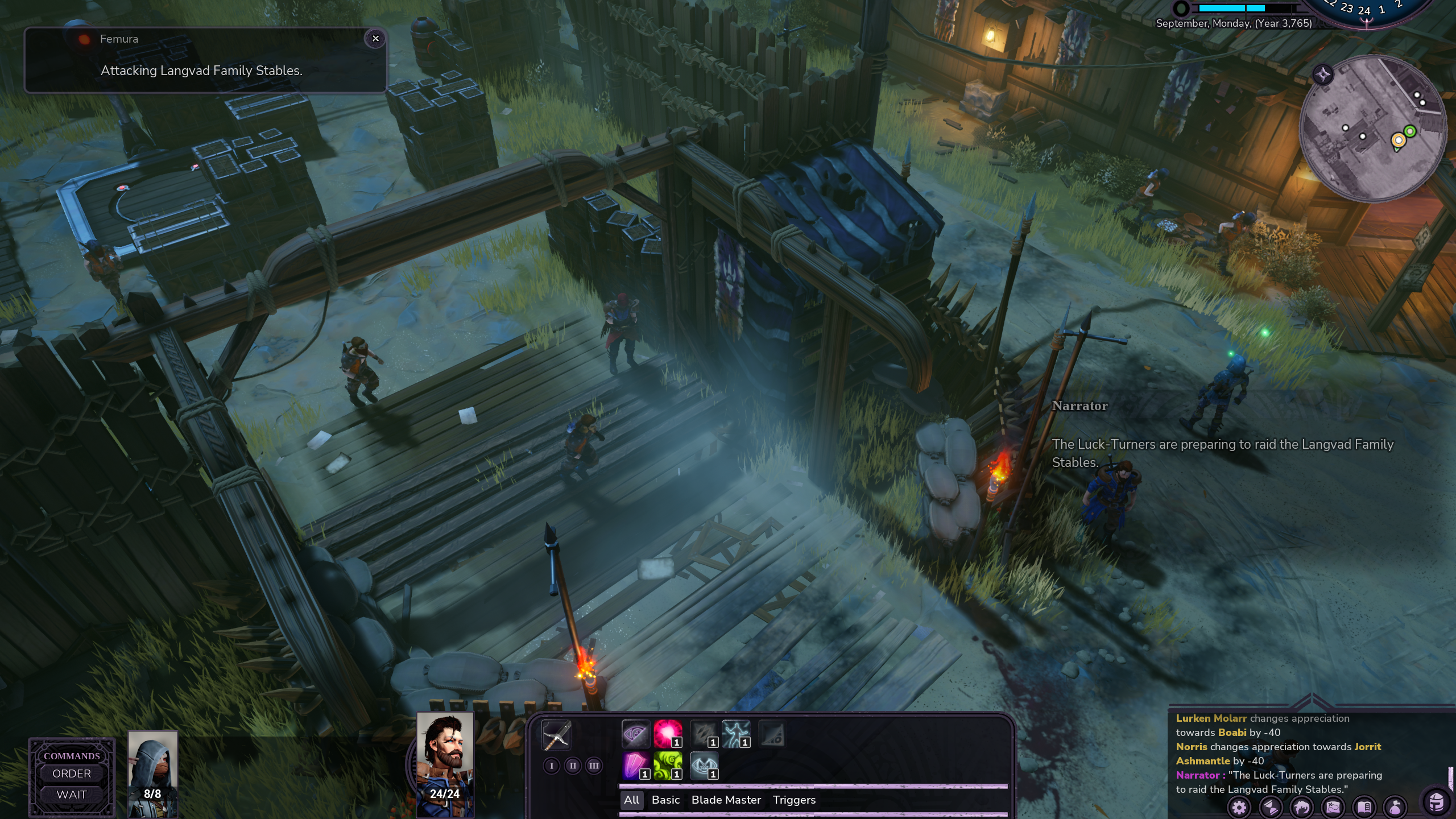Select the bearded hero portrait
1456x819 pixels.
445,763
